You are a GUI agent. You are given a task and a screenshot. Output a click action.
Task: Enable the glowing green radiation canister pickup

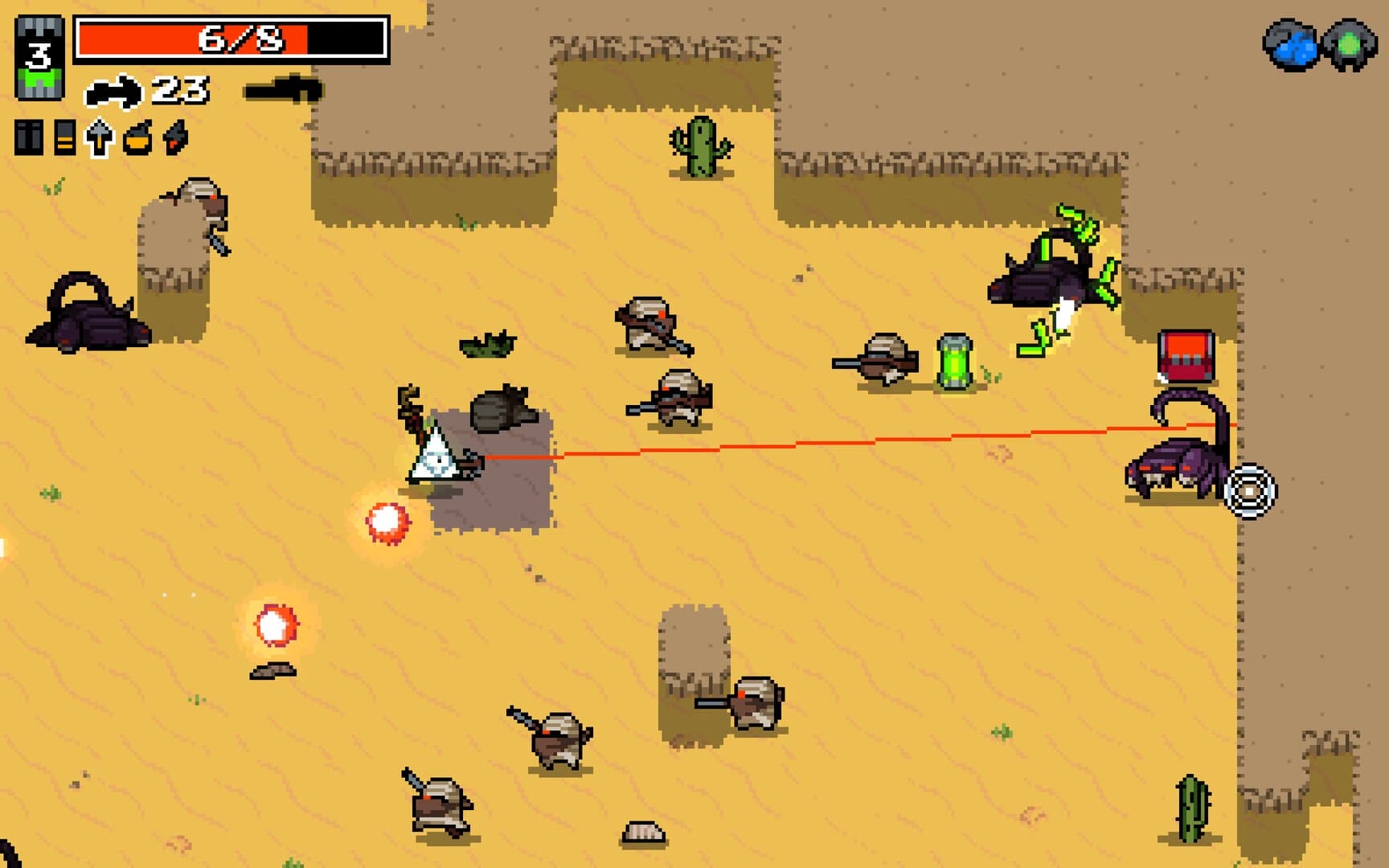coord(953,362)
